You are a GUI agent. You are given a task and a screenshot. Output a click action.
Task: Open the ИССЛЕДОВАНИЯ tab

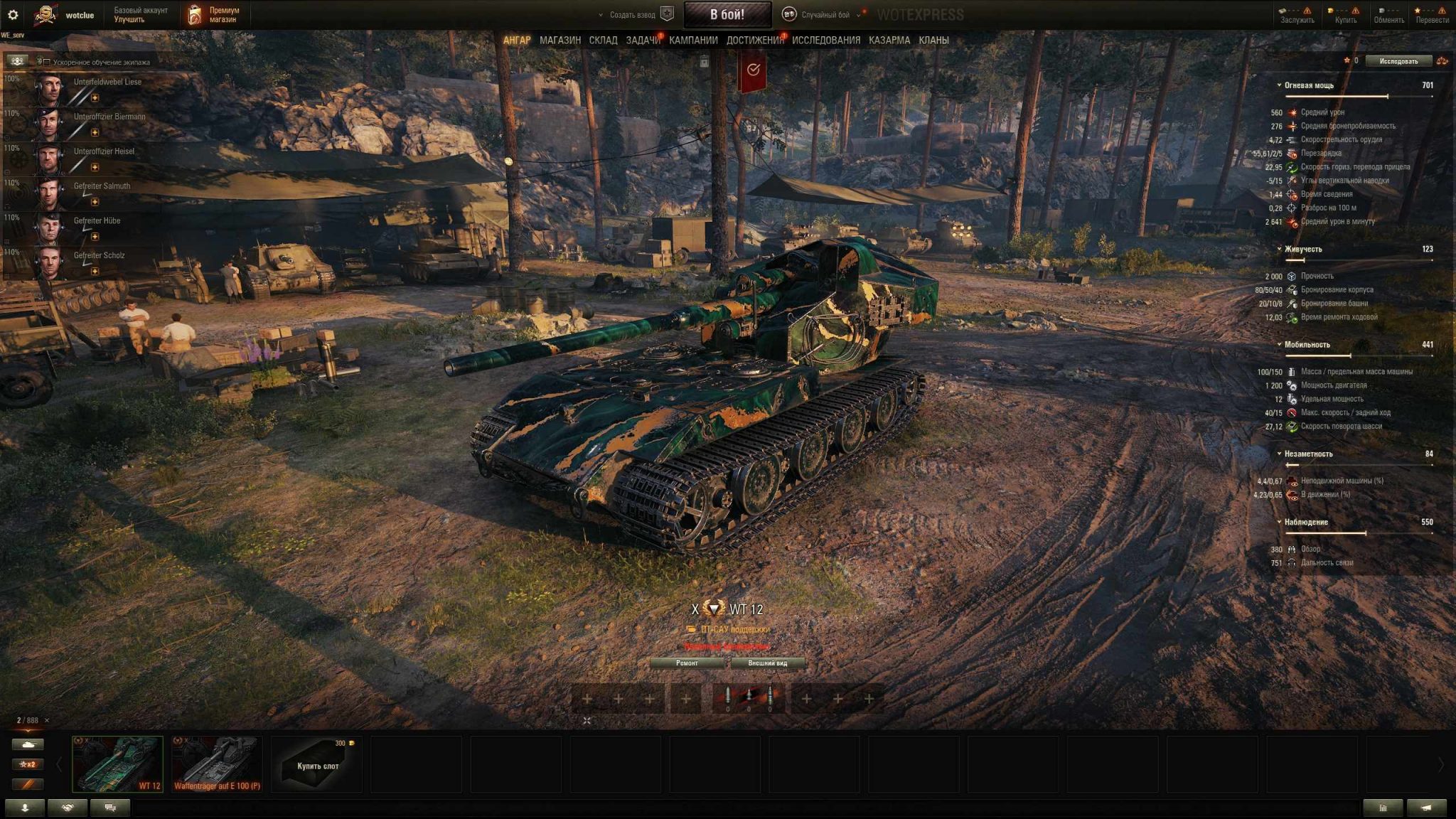(825, 41)
